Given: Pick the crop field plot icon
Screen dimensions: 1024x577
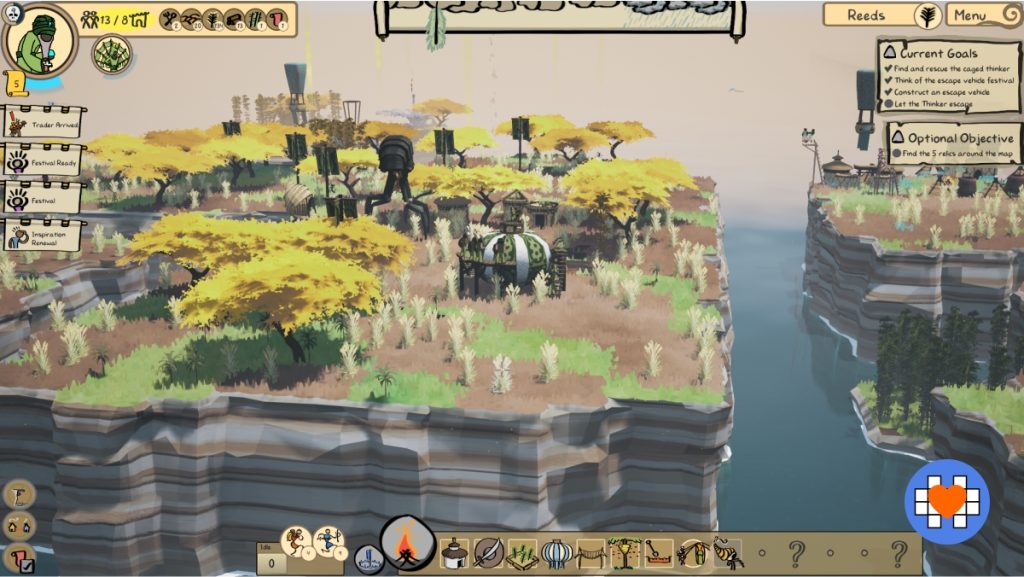Looking at the screenshot, I should tap(521, 553).
